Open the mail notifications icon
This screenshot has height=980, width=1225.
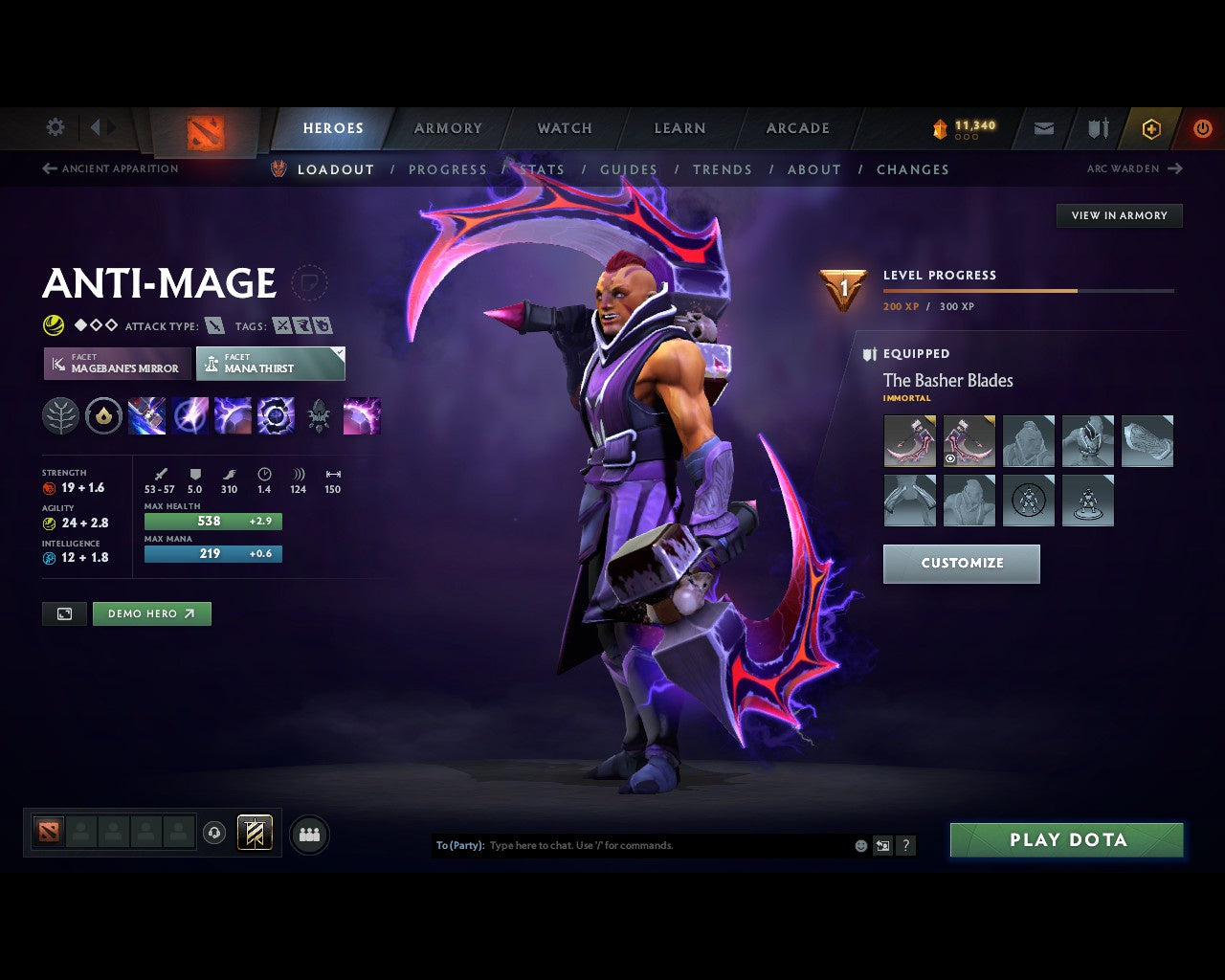(1042, 128)
